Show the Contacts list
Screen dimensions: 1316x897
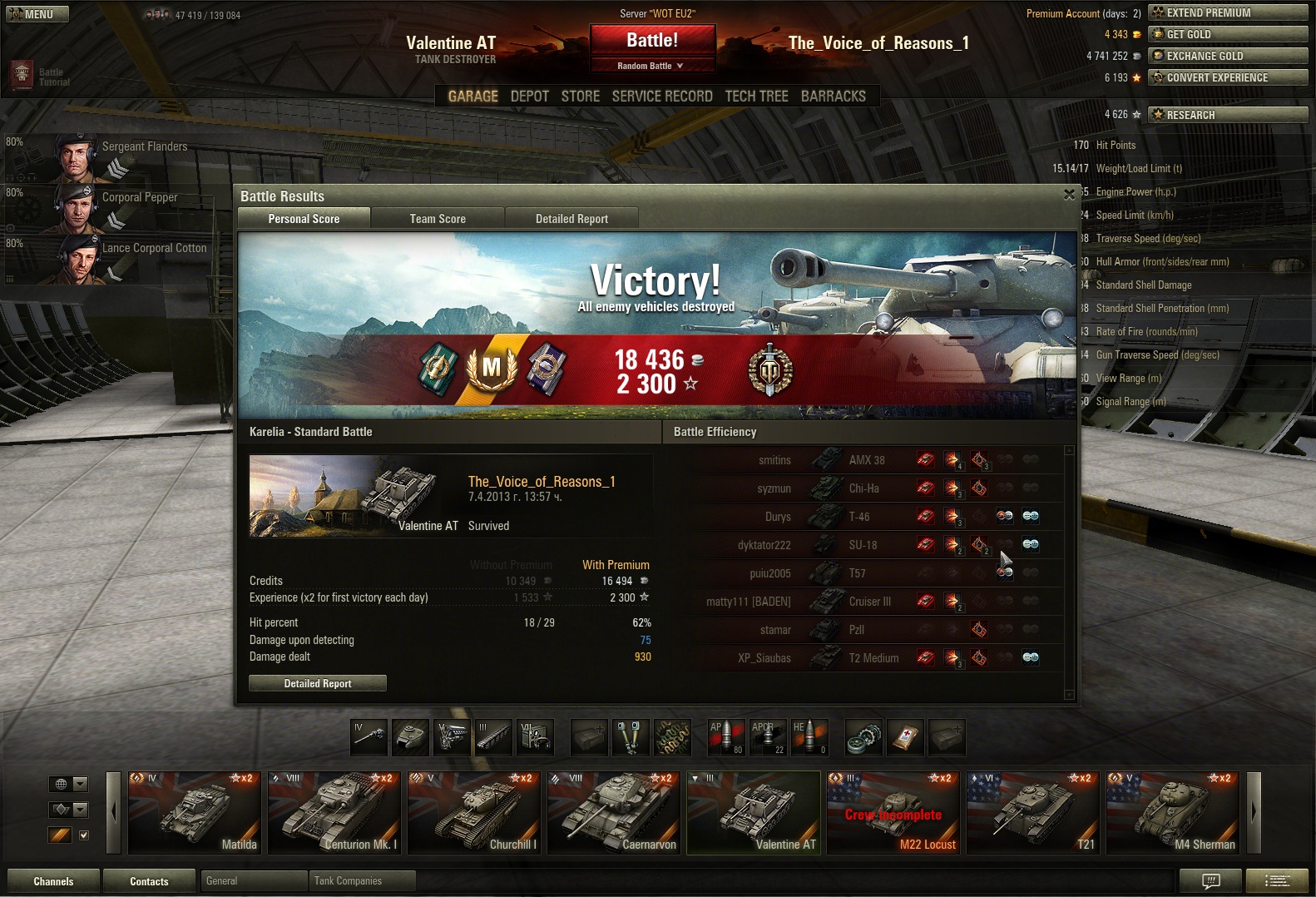pyautogui.click(x=149, y=881)
